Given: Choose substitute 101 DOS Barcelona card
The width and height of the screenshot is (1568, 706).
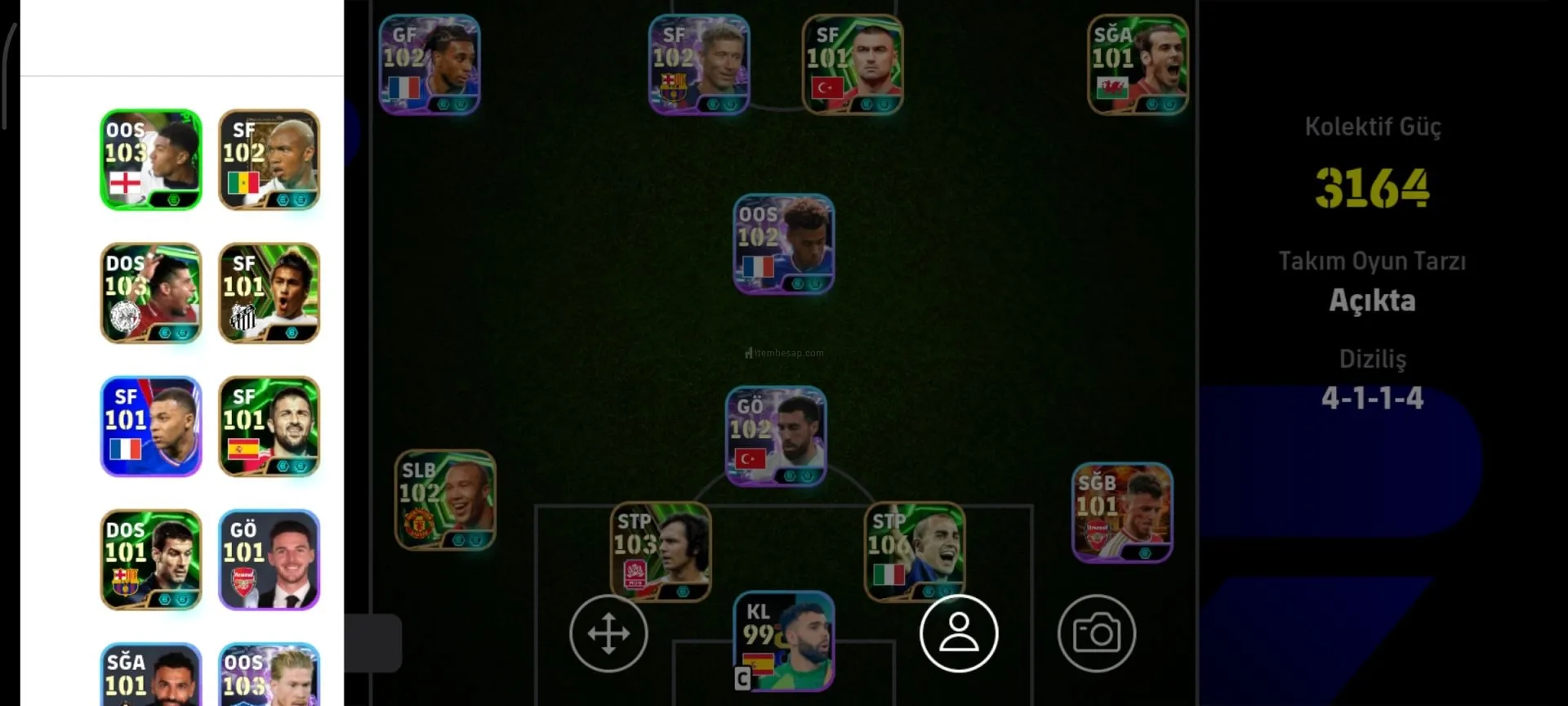Looking at the screenshot, I should pyautogui.click(x=151, y=560).
